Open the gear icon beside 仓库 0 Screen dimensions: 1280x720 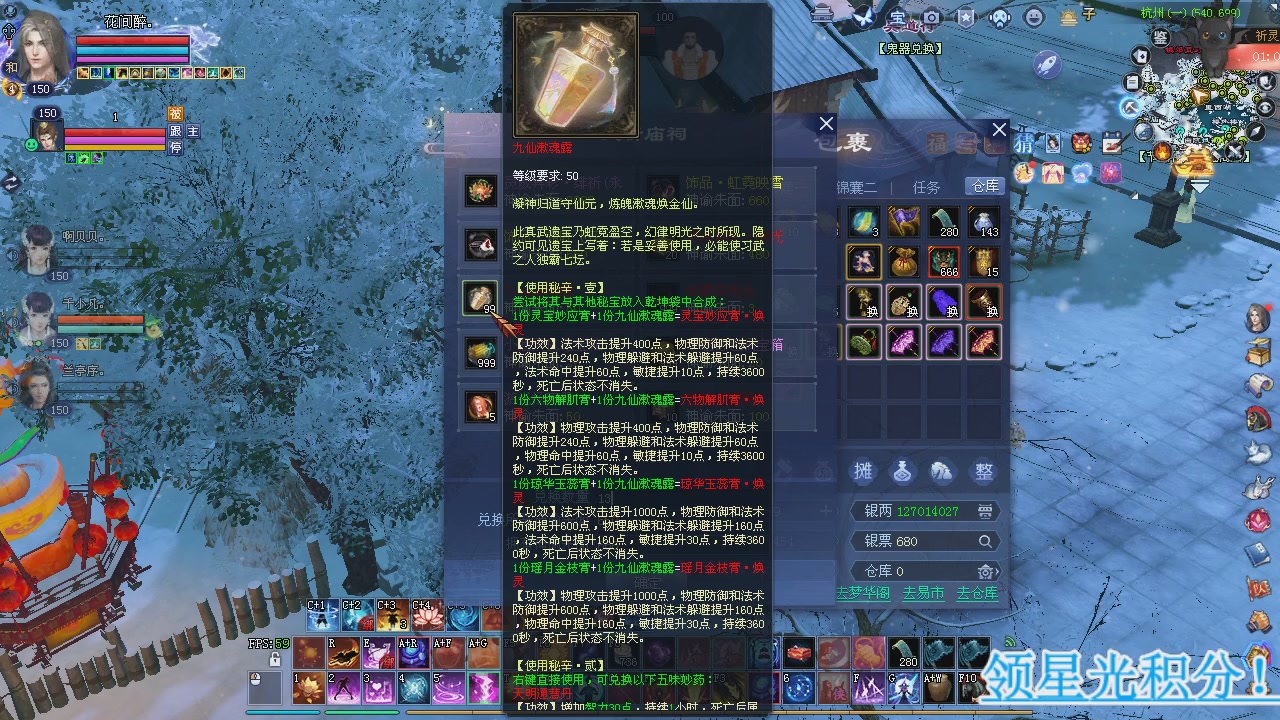pyautogui.click(x=986, y=571)
